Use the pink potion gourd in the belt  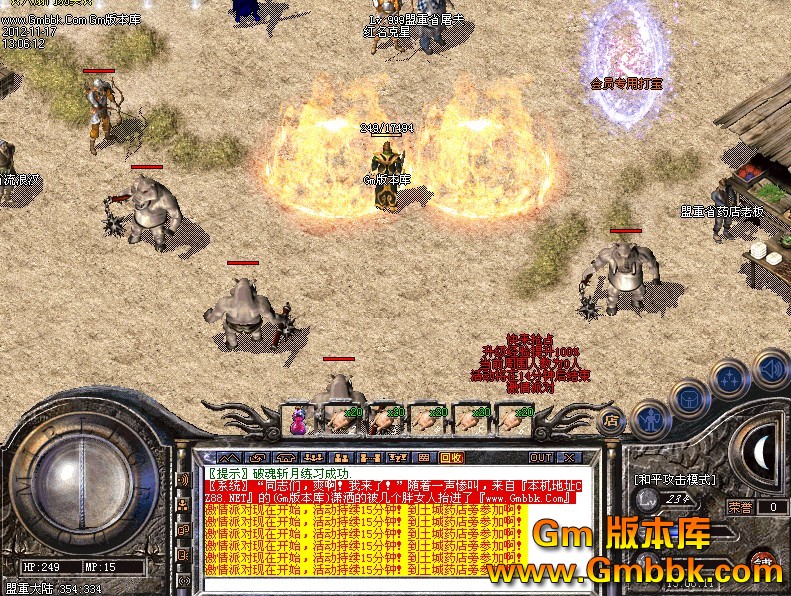(298, 420)
